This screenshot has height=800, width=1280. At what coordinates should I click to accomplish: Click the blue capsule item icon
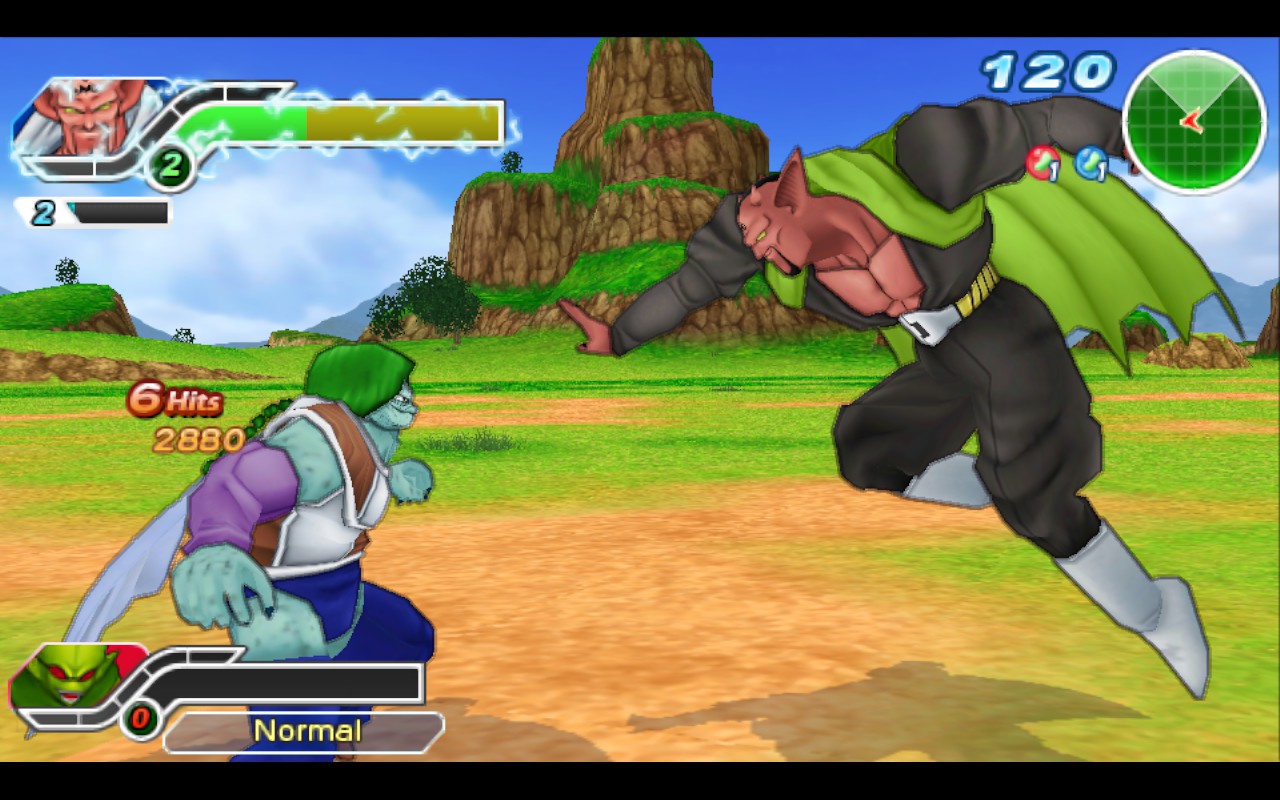(x=1091, y=163)
